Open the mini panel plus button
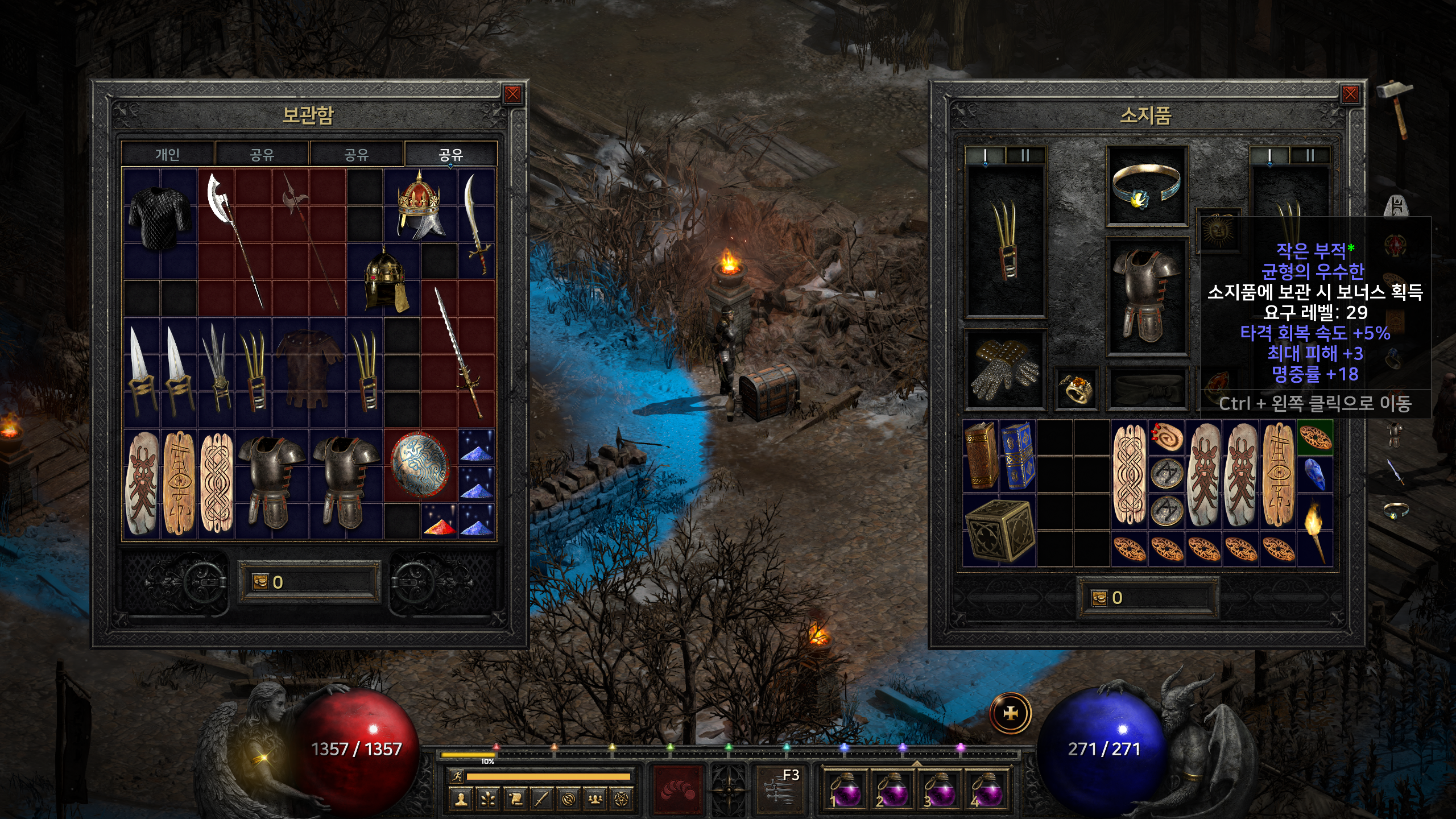This screenshot has height=819, width=1456. point(1010,713)
